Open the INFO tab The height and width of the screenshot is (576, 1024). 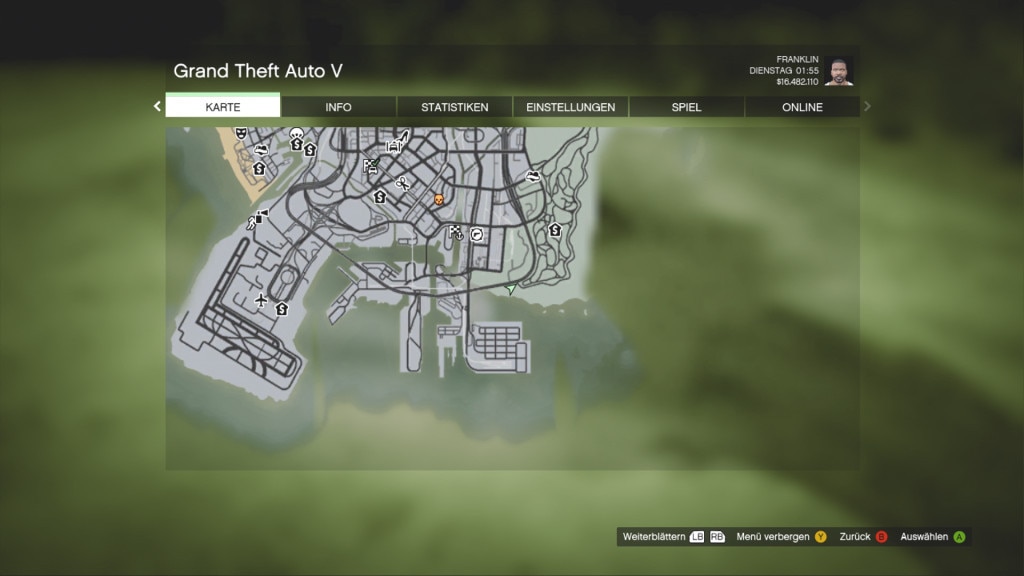[x=338, y=107]
